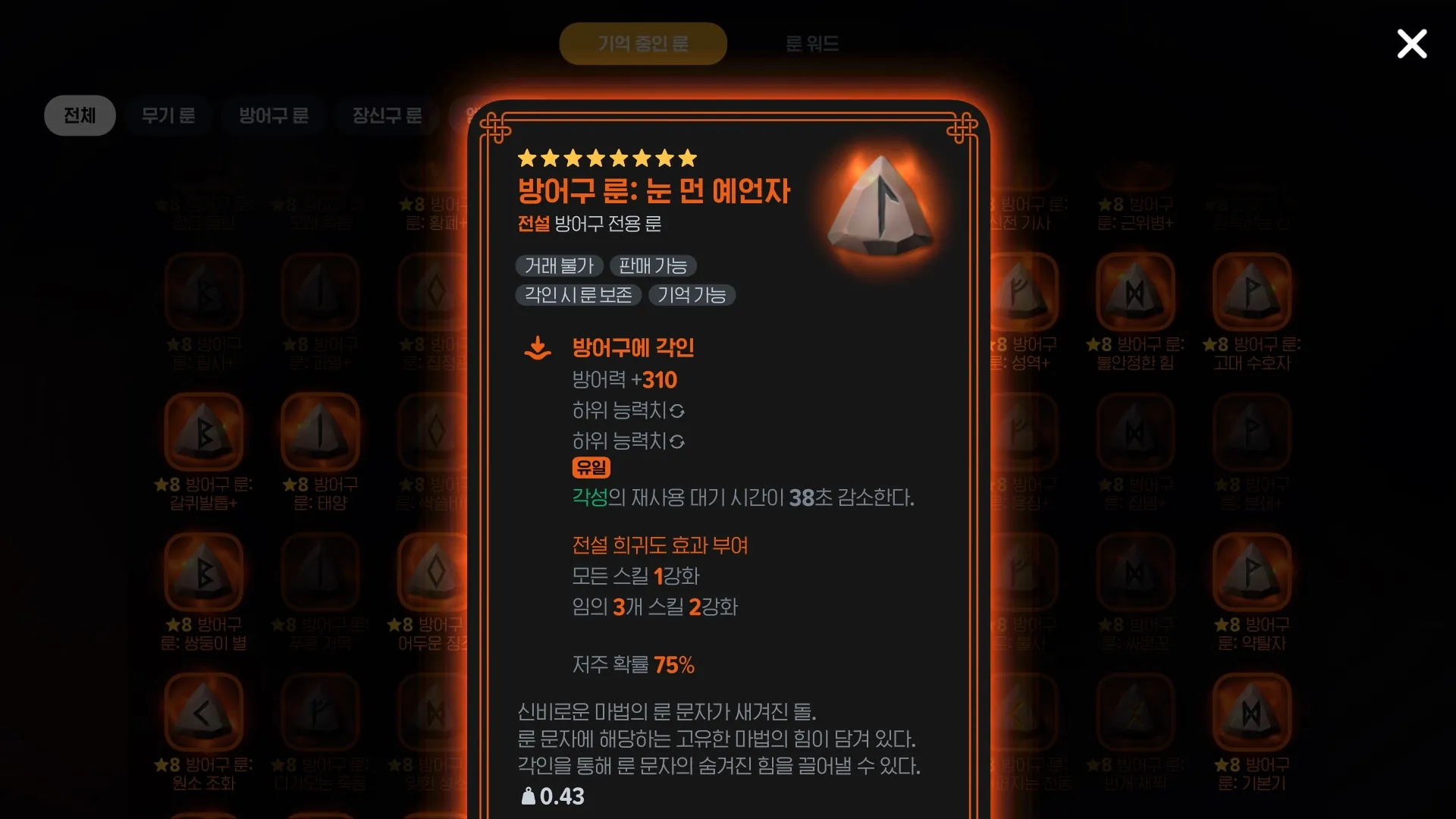The width and height of the screenshot is (1456, 819).
Task: Open the 쌍둥이 별 rune details
Action: click(x=203, y=573)
